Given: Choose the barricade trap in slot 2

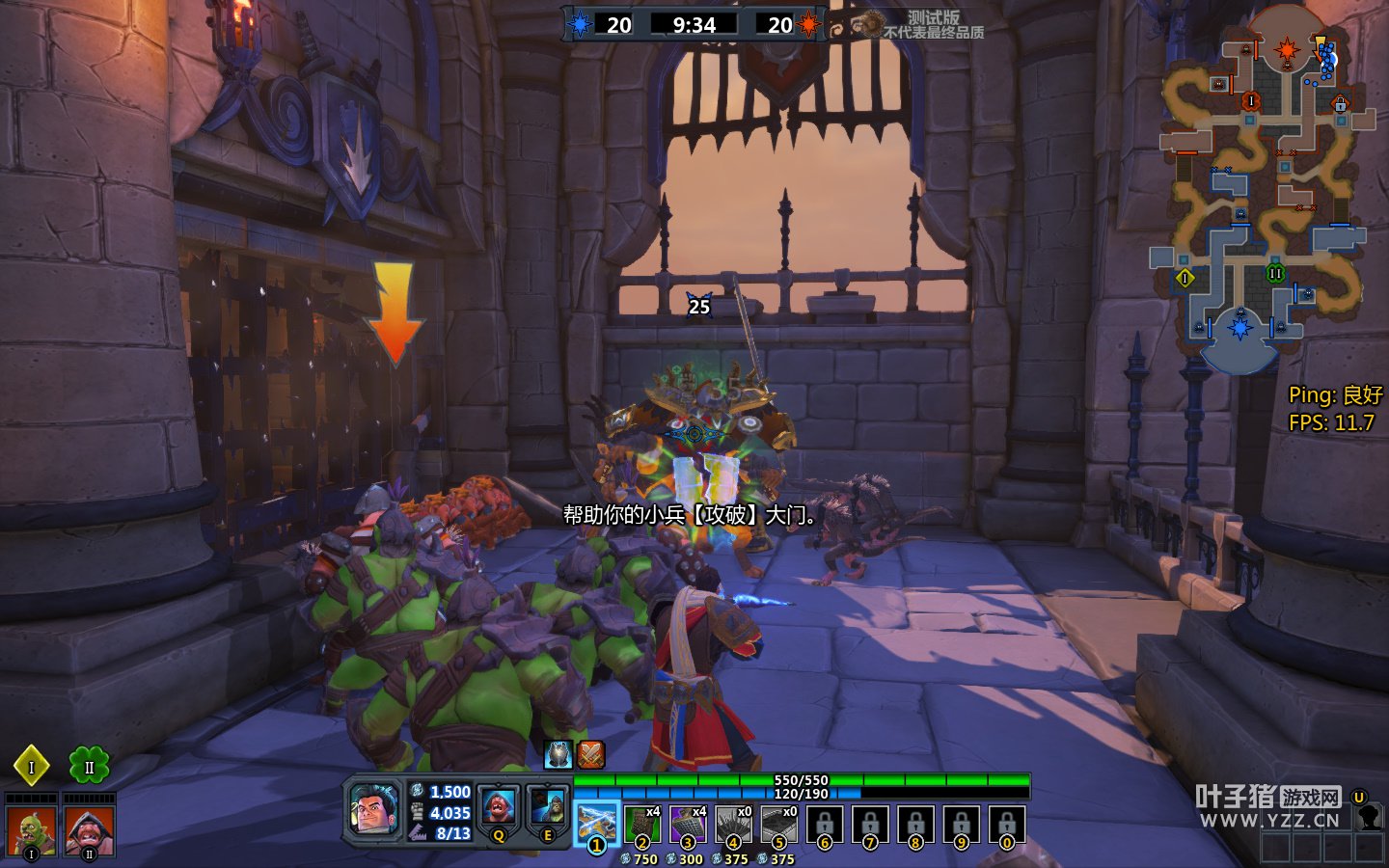Looking at the screenshot, I should 641,826.
